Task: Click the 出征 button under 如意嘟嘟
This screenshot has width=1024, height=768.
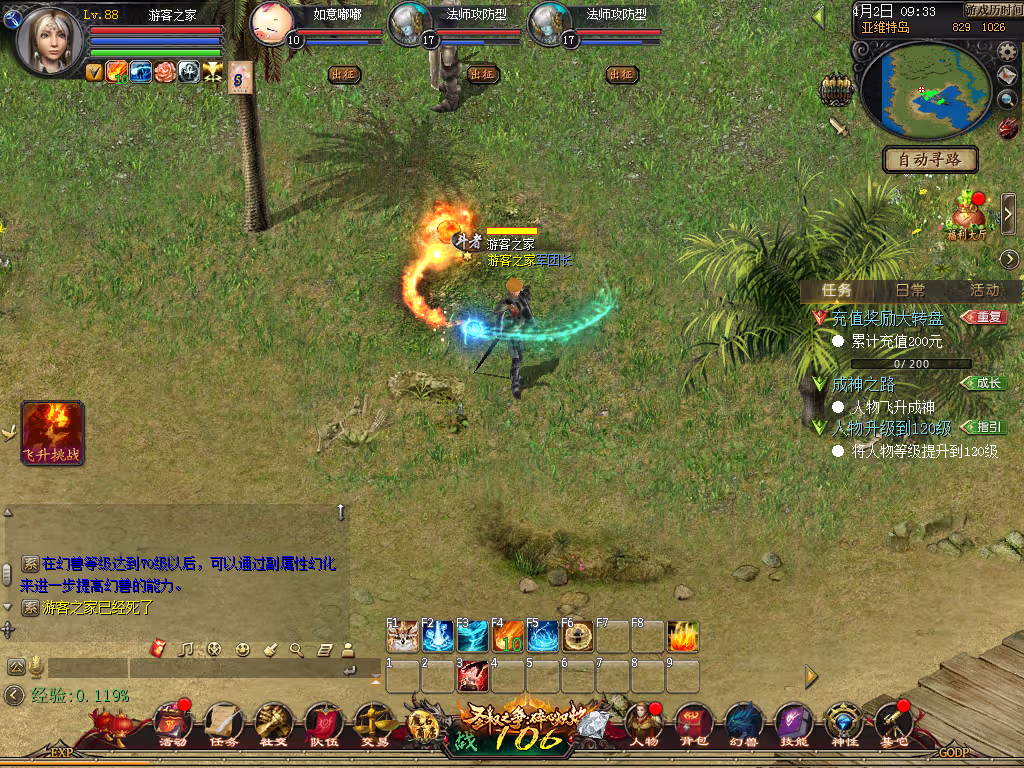Action: click(344, 74)
